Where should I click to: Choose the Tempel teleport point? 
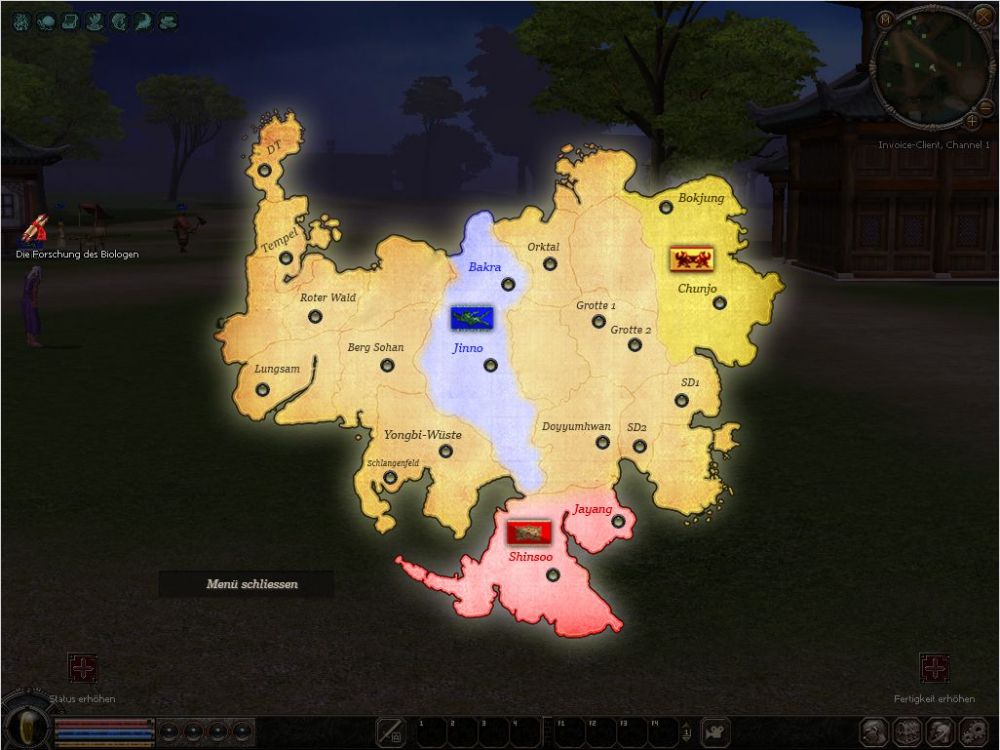click(x=286, y=258)
